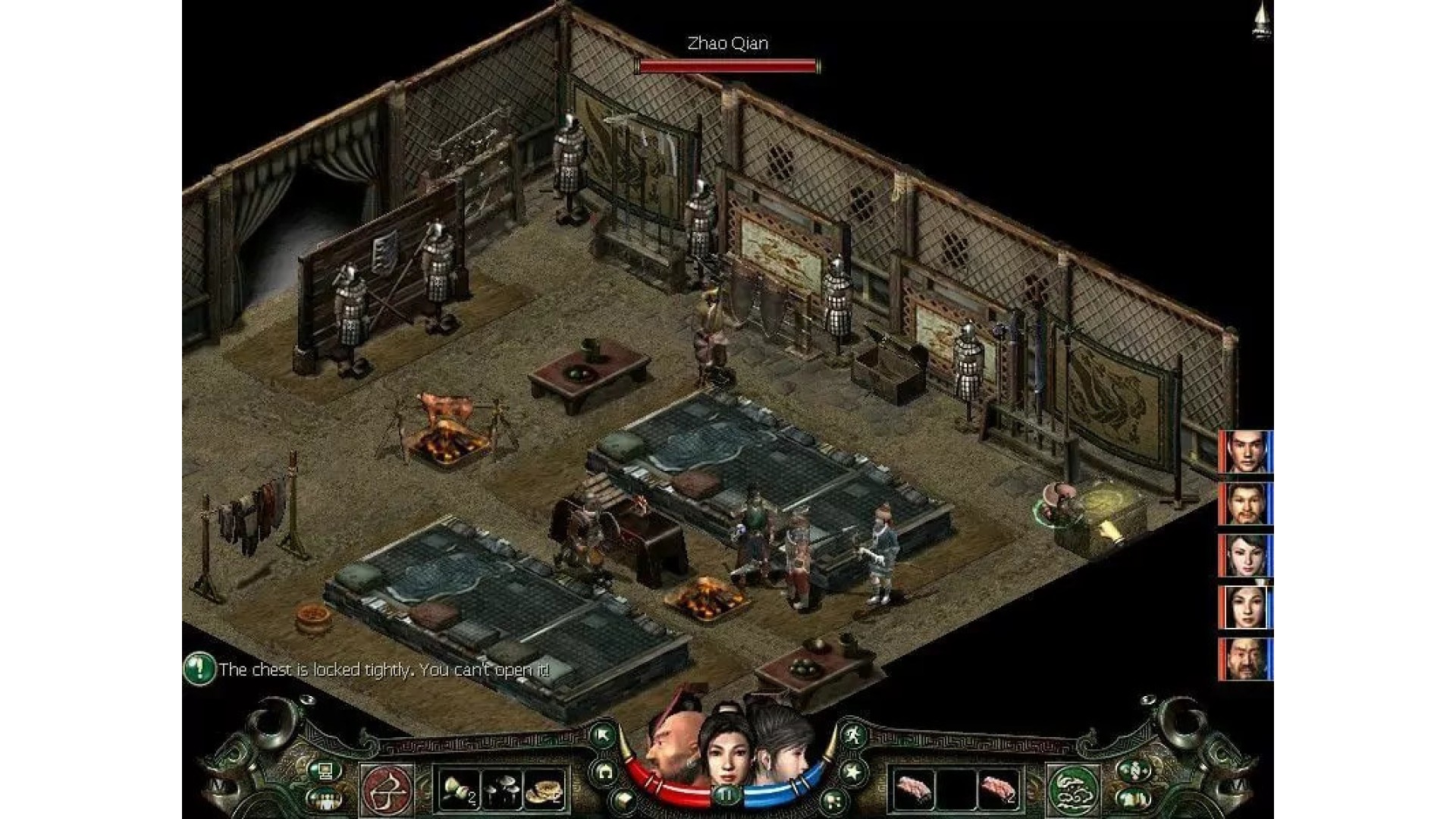Select the mushrooms item slot
Image resolution: width=1456 pixels, height=819 pixels.
(x=502, y=790)
